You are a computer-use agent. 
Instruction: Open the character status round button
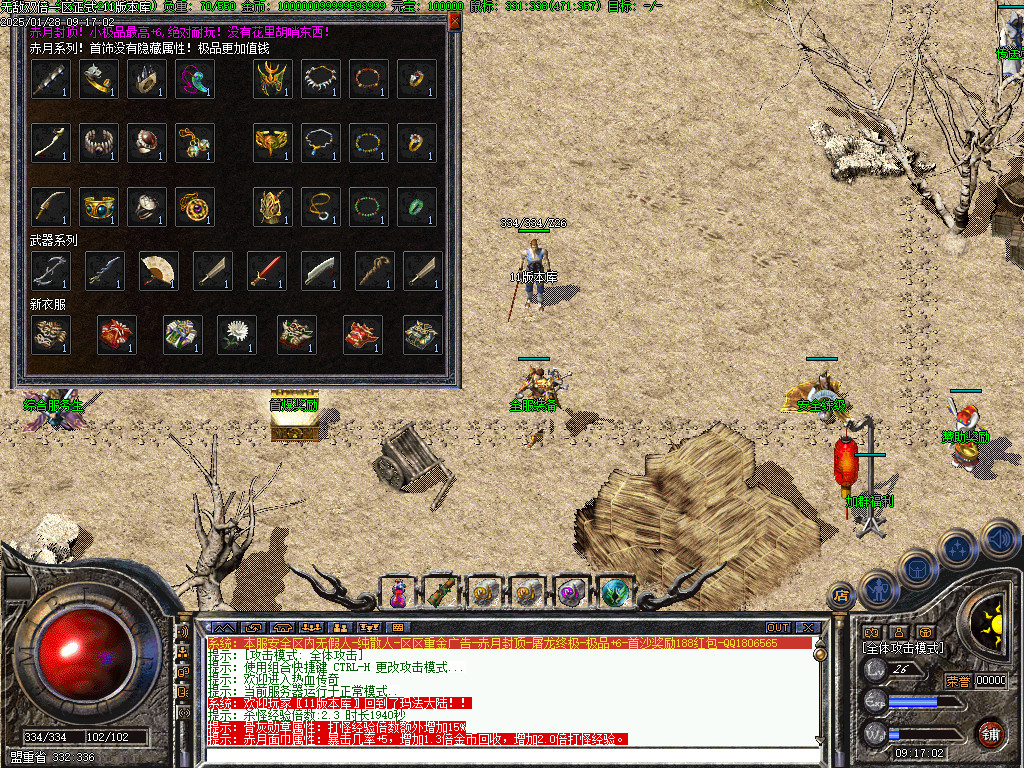[878, 587]
